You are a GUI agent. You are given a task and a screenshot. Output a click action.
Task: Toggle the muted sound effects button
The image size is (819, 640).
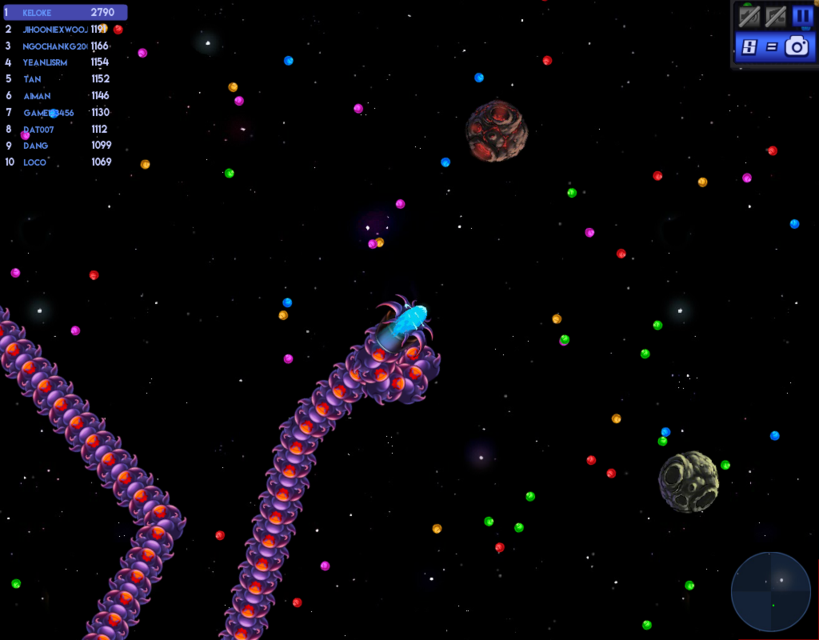point(749,16)
